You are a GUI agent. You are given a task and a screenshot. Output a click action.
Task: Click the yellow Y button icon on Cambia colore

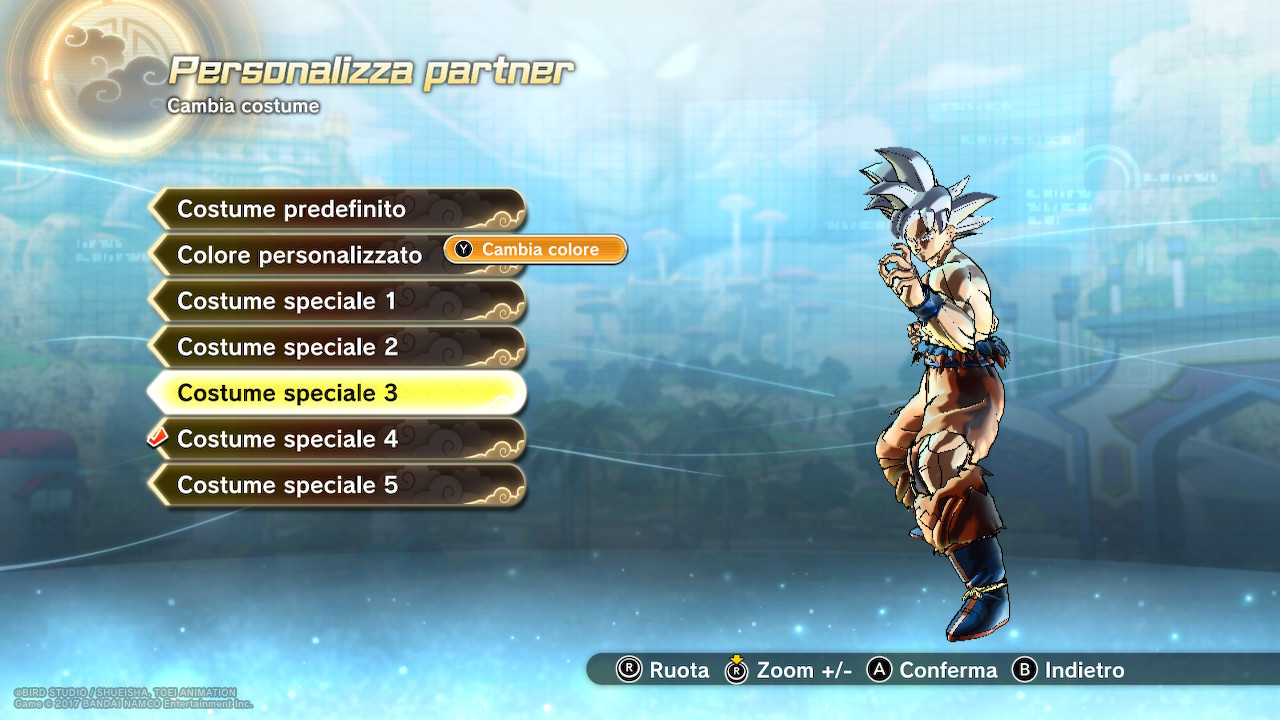[x=462, y=250]
